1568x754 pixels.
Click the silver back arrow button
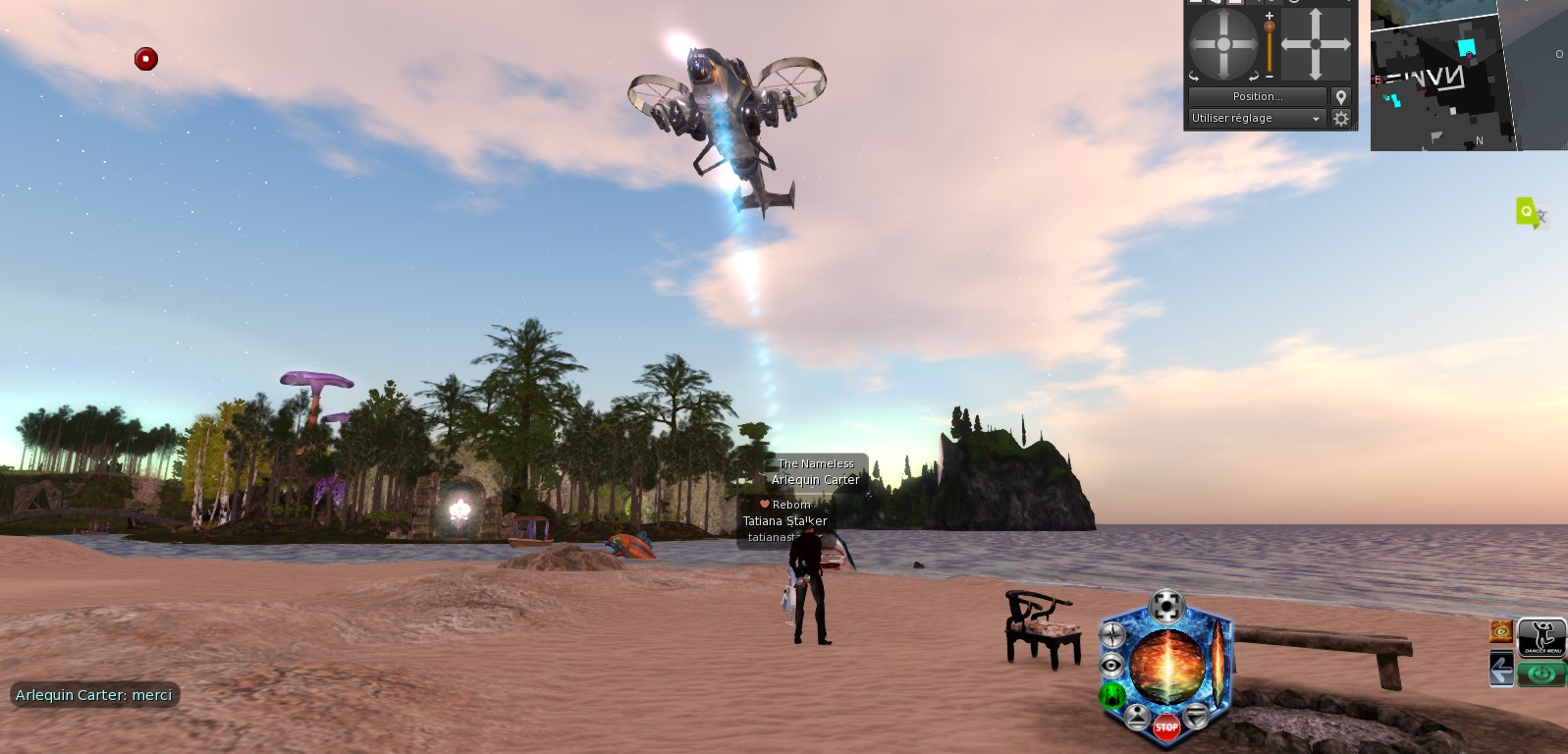[1501, 671]
